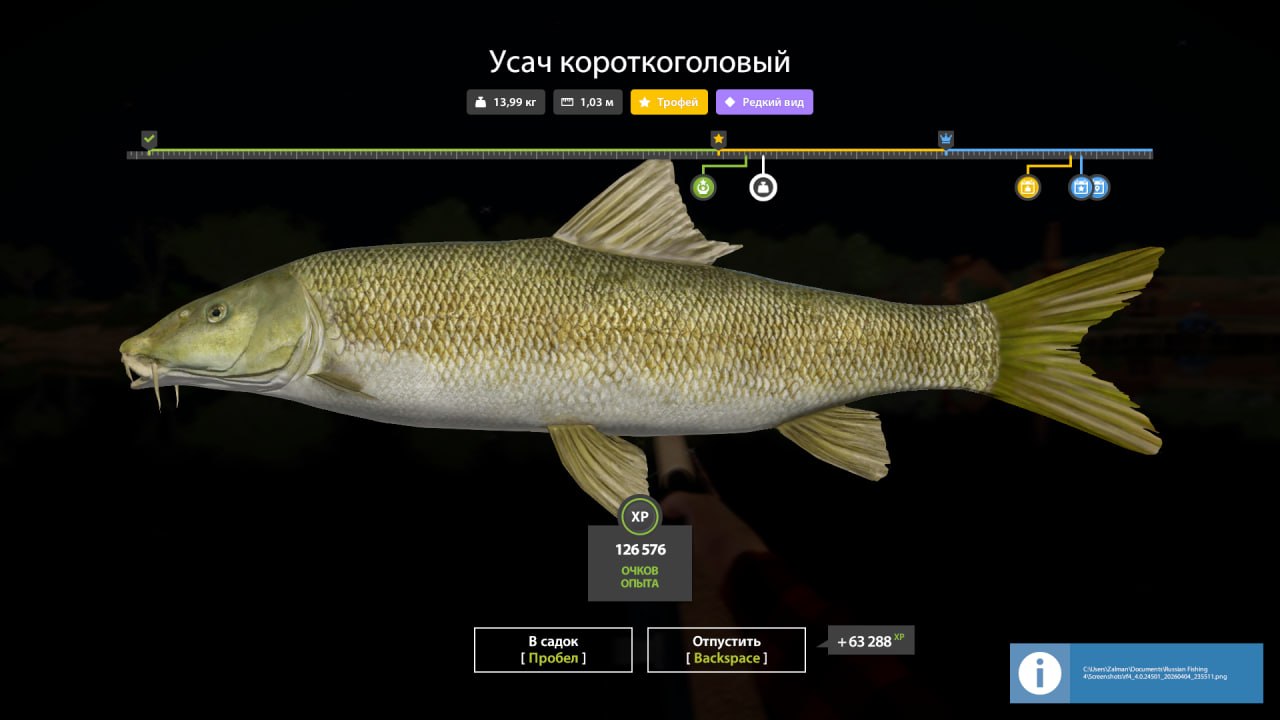
Task: Click the diamond icon on the Редкий вид badge
Action: (732, 101)
